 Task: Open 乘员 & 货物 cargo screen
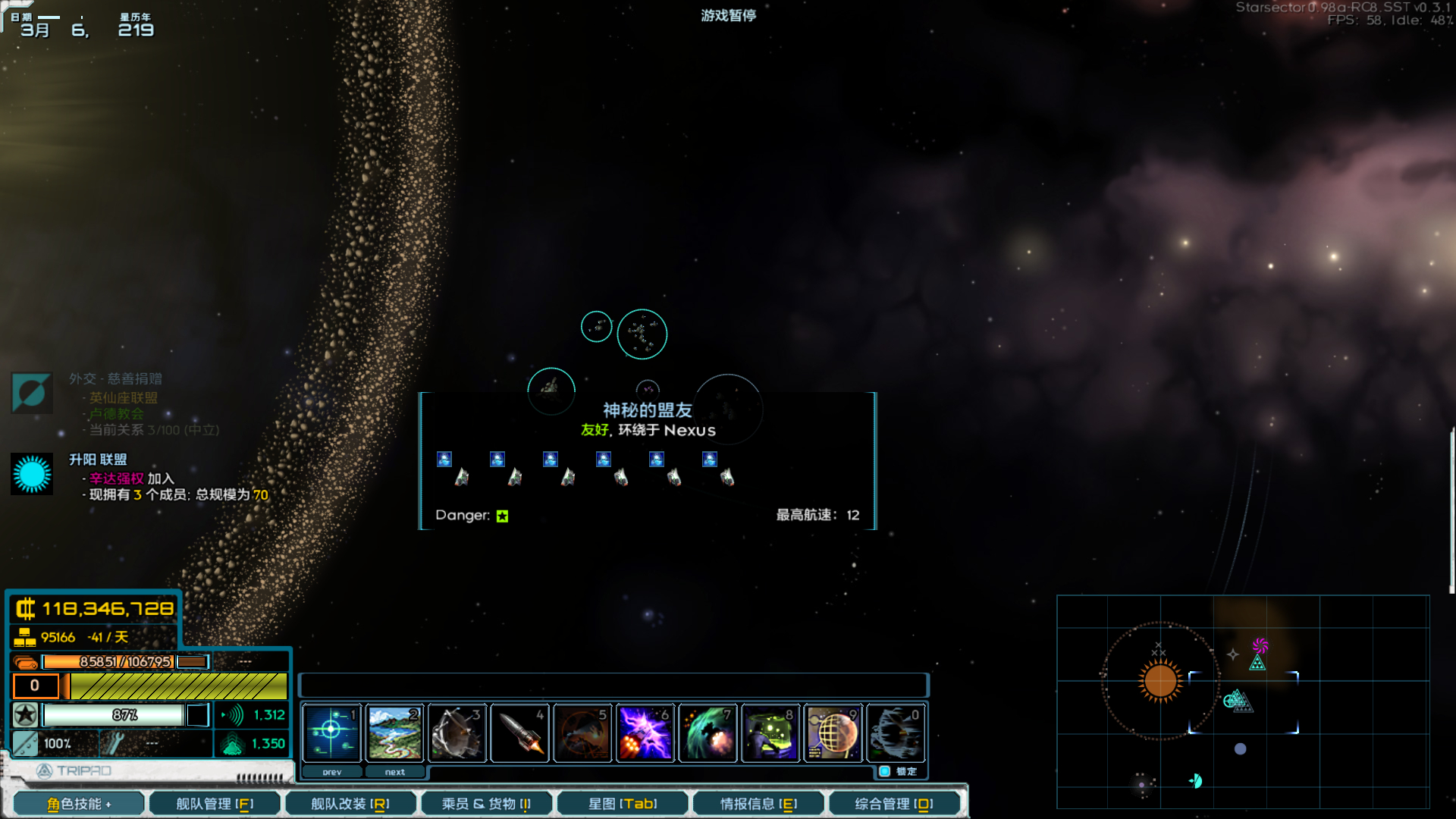[486, 804]
